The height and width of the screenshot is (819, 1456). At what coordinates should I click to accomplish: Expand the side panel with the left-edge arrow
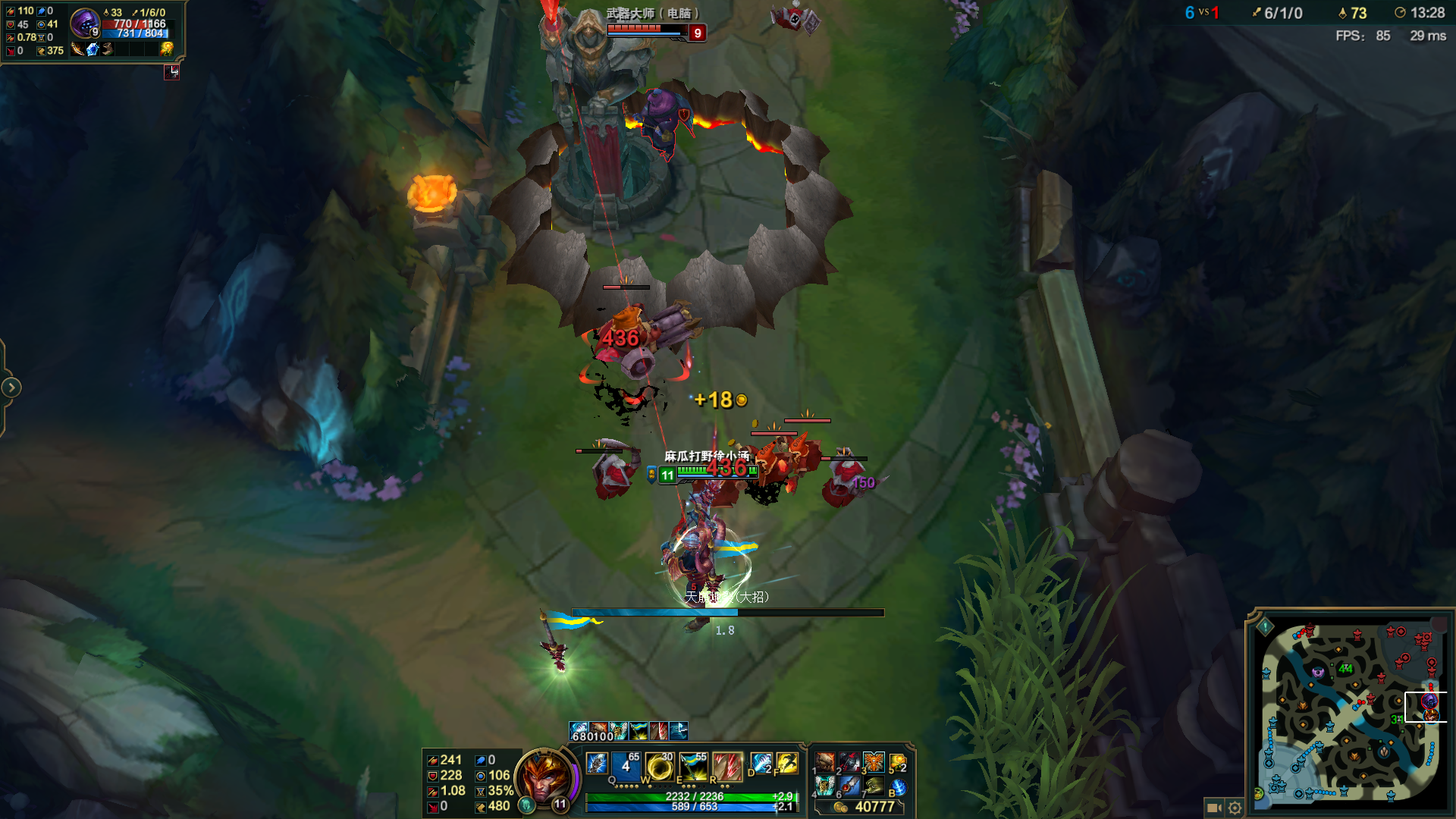(x=11, y=388)
